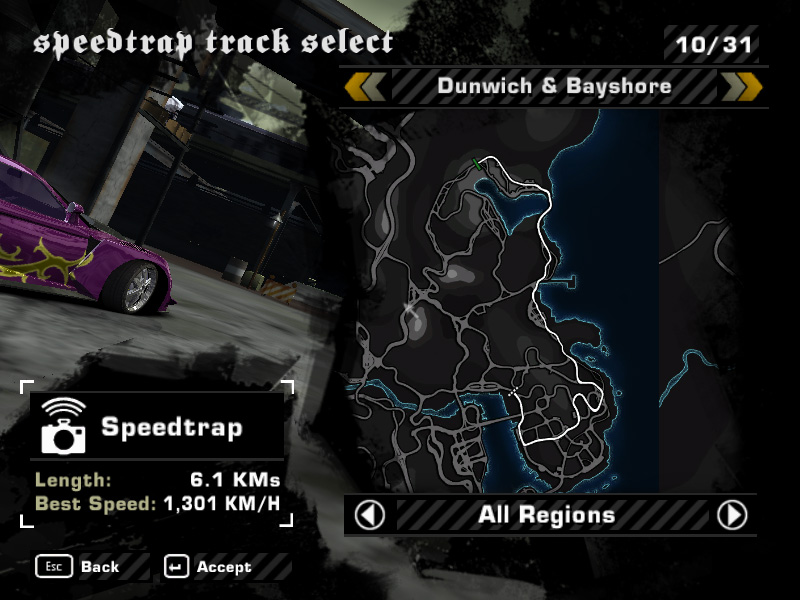The height and width of the screenshot is (600, 800).
Task: Advance to the next track with right chevrons
Action: point(741,86)
